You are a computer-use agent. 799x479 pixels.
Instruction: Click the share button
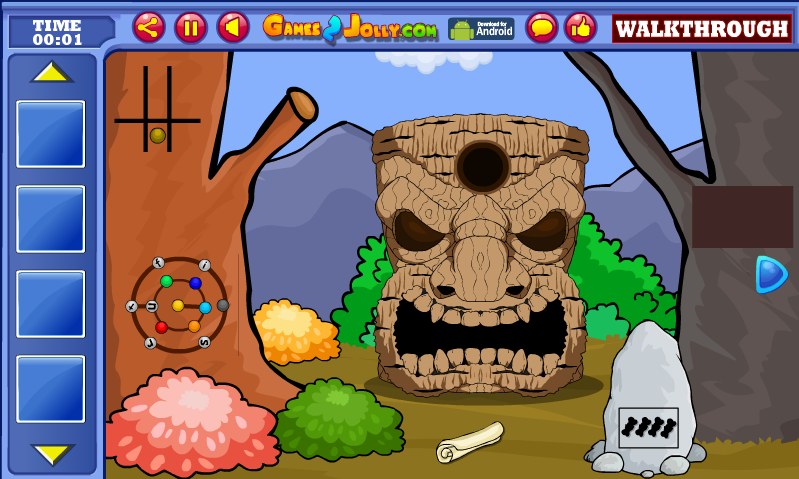149,27
